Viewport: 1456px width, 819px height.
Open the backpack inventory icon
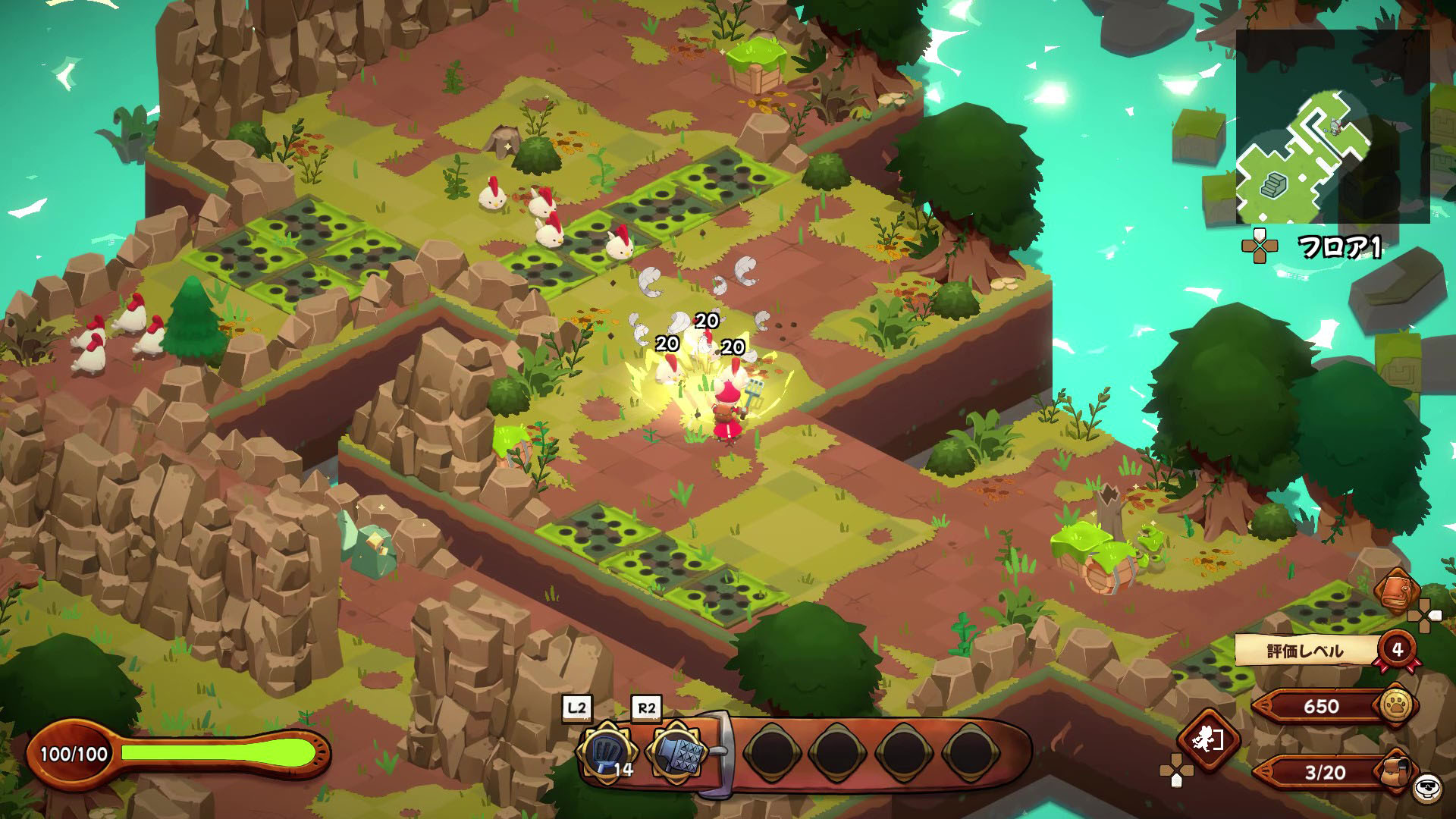point(1397,772)
